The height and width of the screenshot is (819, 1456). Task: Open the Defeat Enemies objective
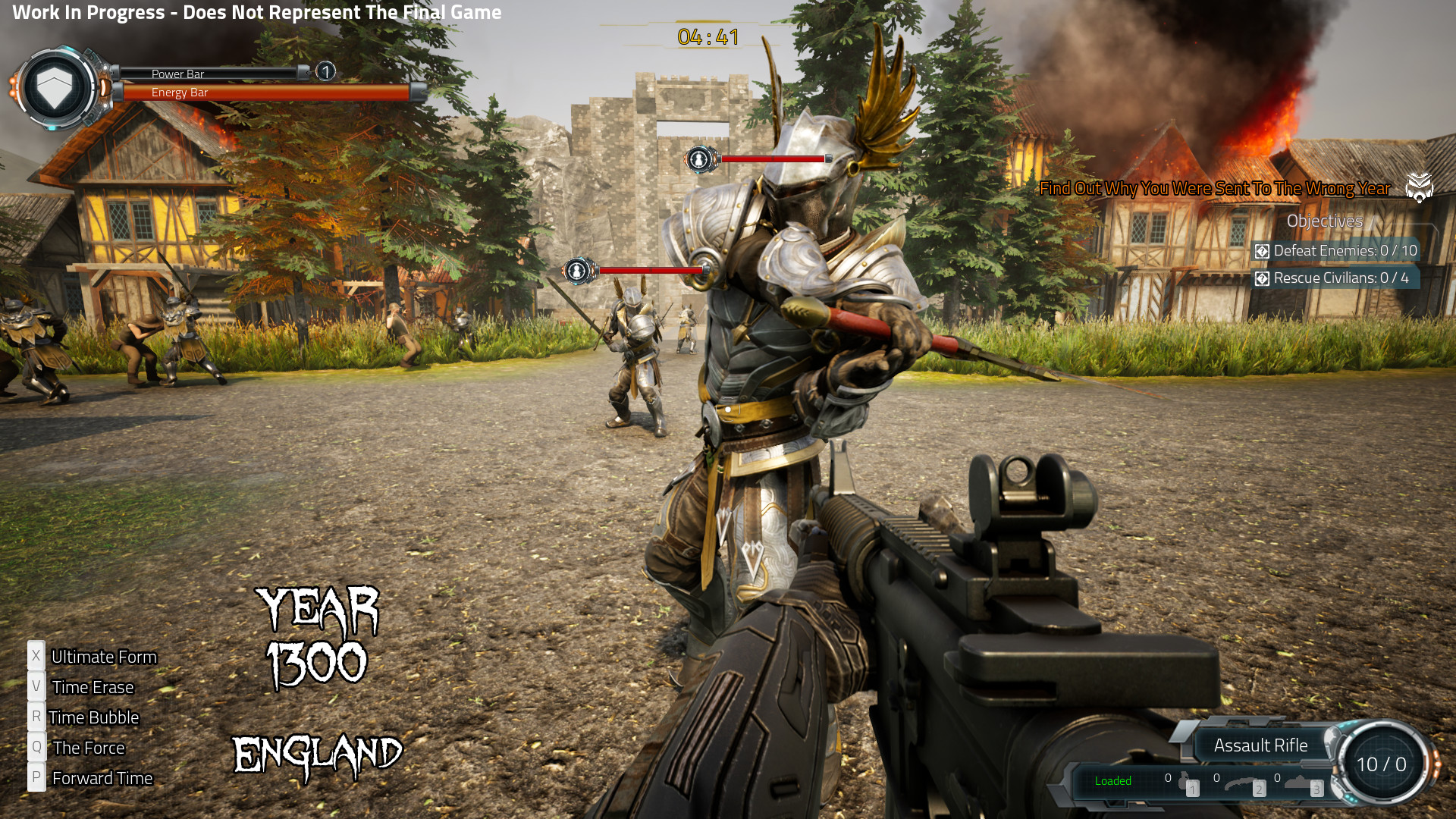[1344, 251]
